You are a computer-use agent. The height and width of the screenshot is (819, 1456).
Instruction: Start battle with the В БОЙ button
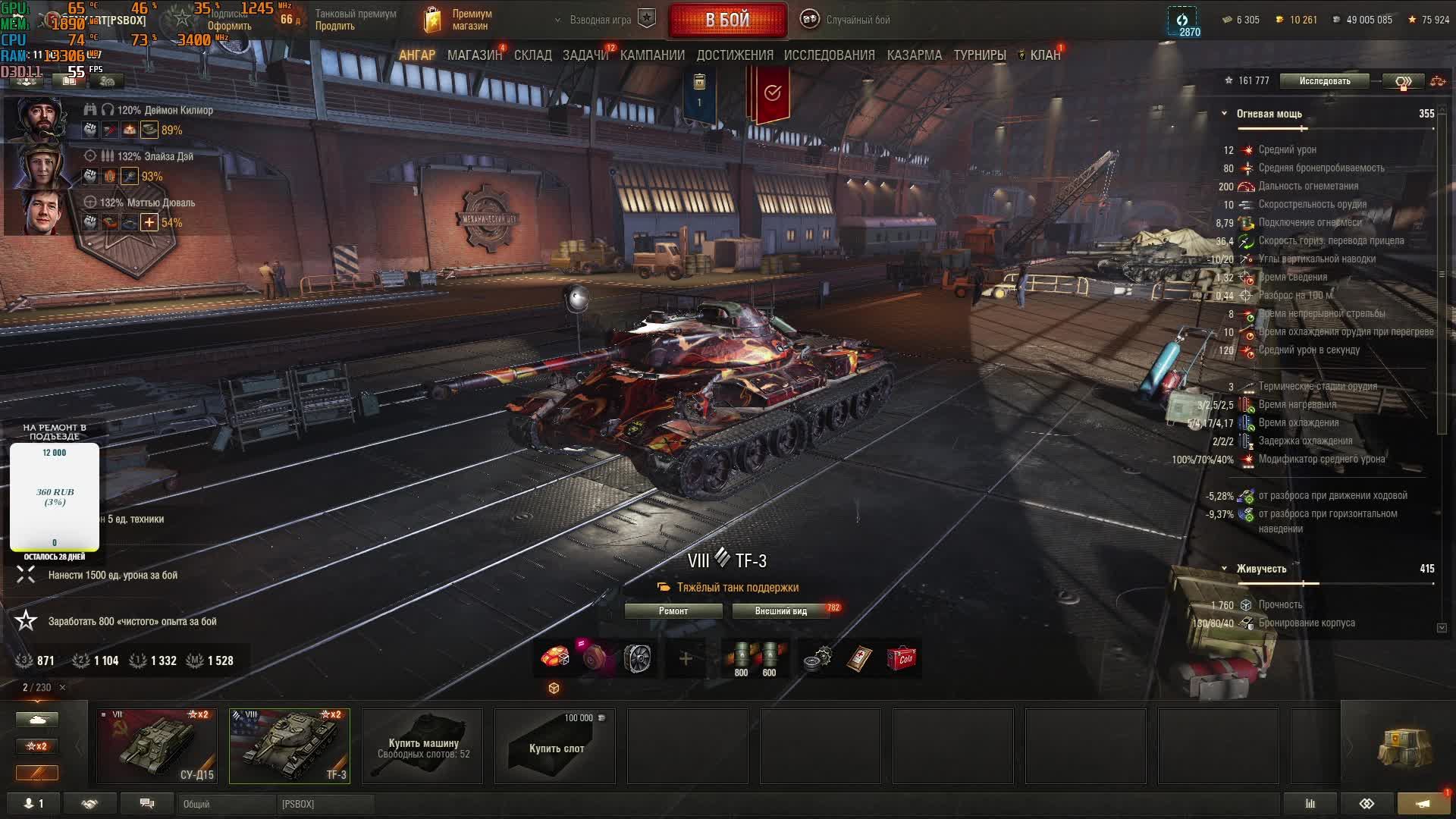pyautogui.click(x=727, y=20)
